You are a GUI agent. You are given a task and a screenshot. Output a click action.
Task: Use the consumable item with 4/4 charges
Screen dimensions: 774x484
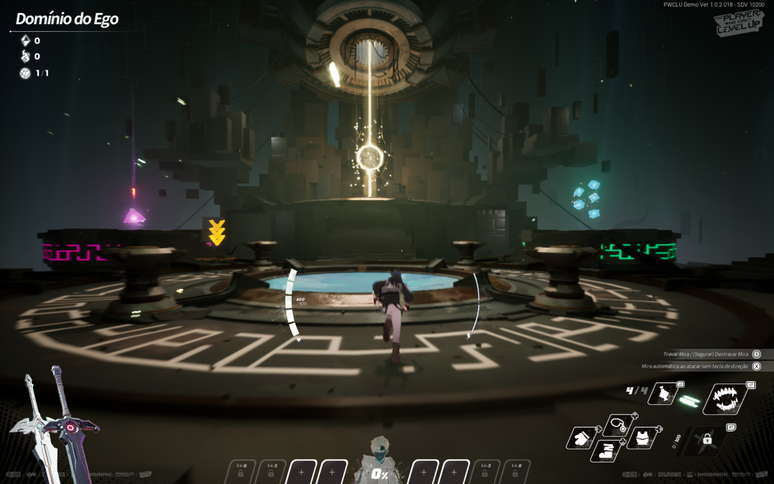tap(663, 394)
